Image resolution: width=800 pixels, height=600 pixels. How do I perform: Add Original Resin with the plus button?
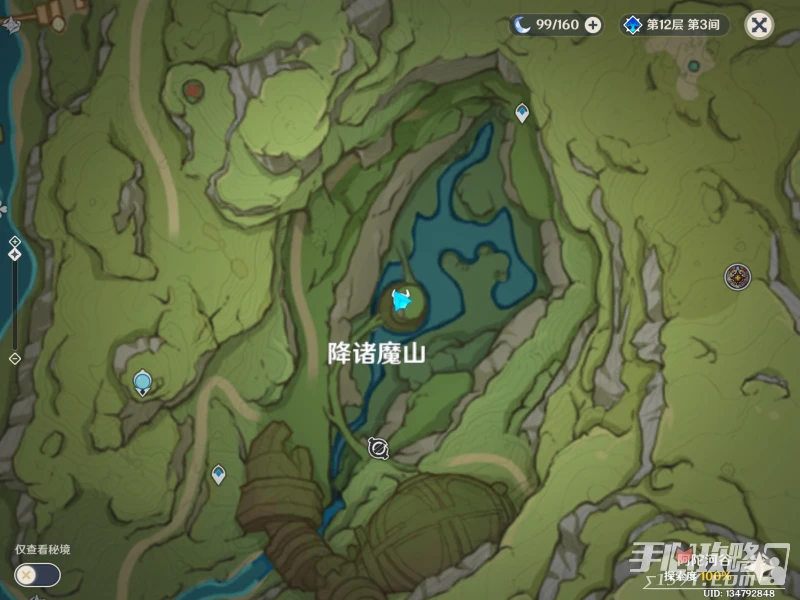point(593,25)
